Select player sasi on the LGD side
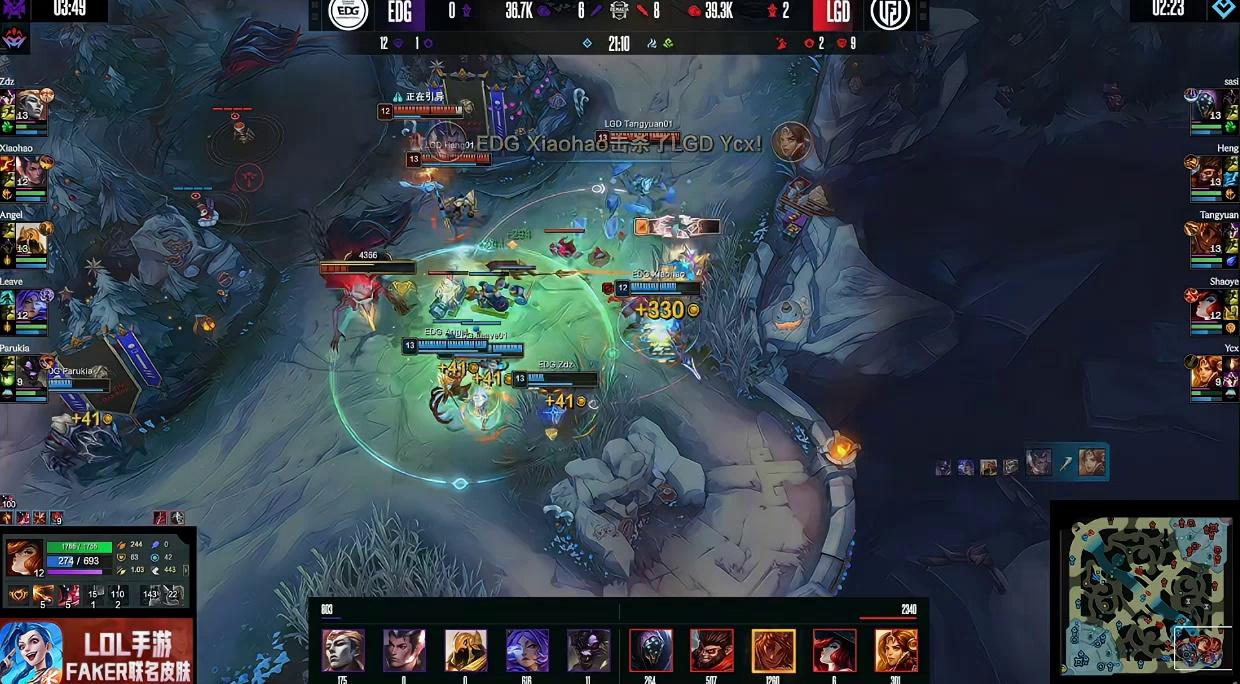 pyautogui.click(x=1210, y=105)
